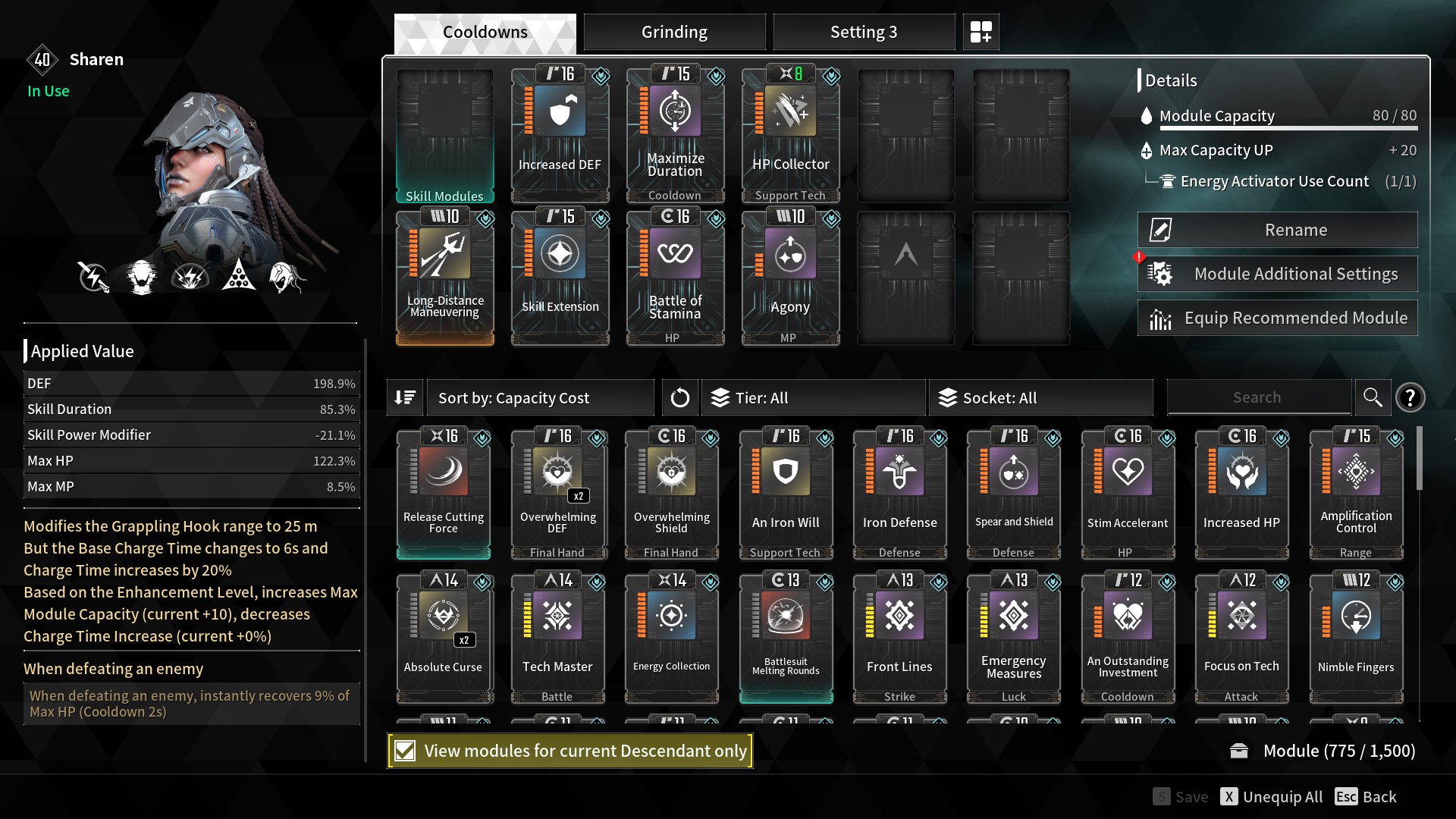Choose Equip Recommended Module
Image resolution: width=1456 pixels, height=819 pixels.
[1277, 318]
